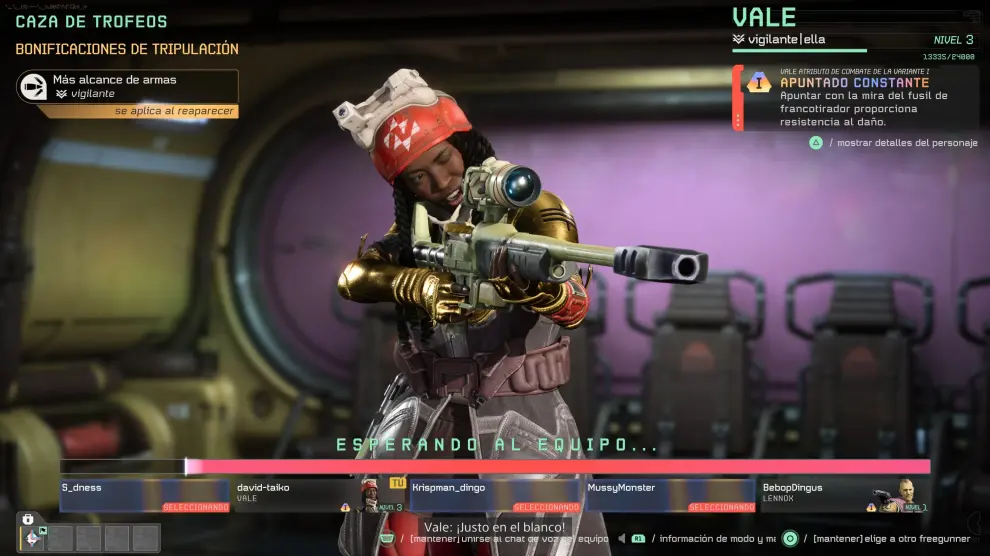
Task: Choose another Freegunner
Action: [880, 539]
